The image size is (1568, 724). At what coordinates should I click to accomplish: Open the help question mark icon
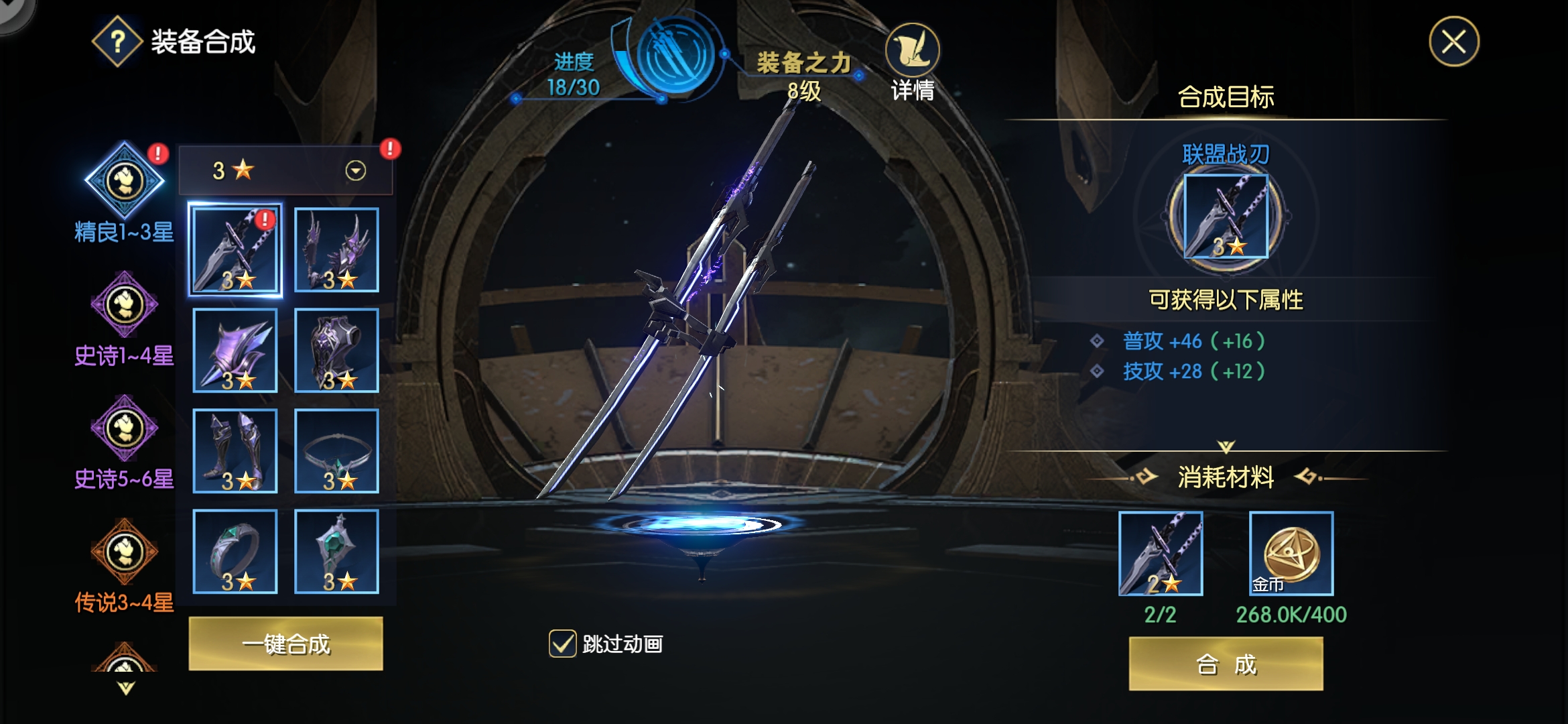tap(117, 42)
